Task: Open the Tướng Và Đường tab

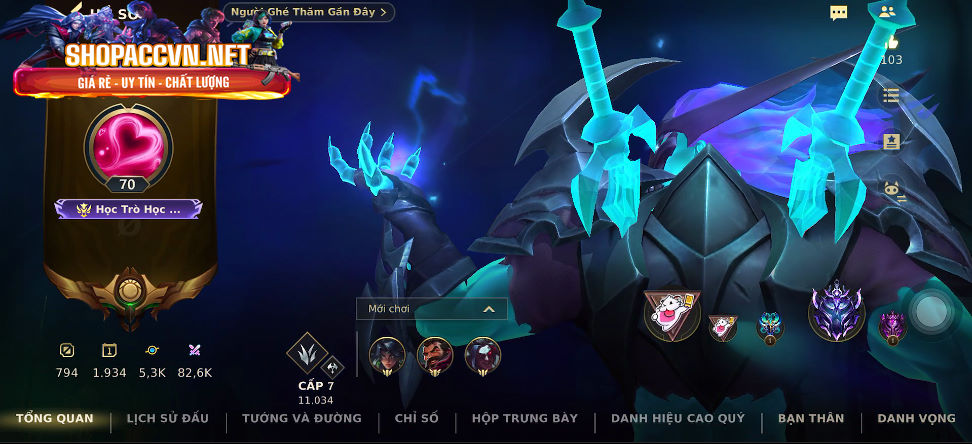Action: pyautogui.click(x=302, y=418)
